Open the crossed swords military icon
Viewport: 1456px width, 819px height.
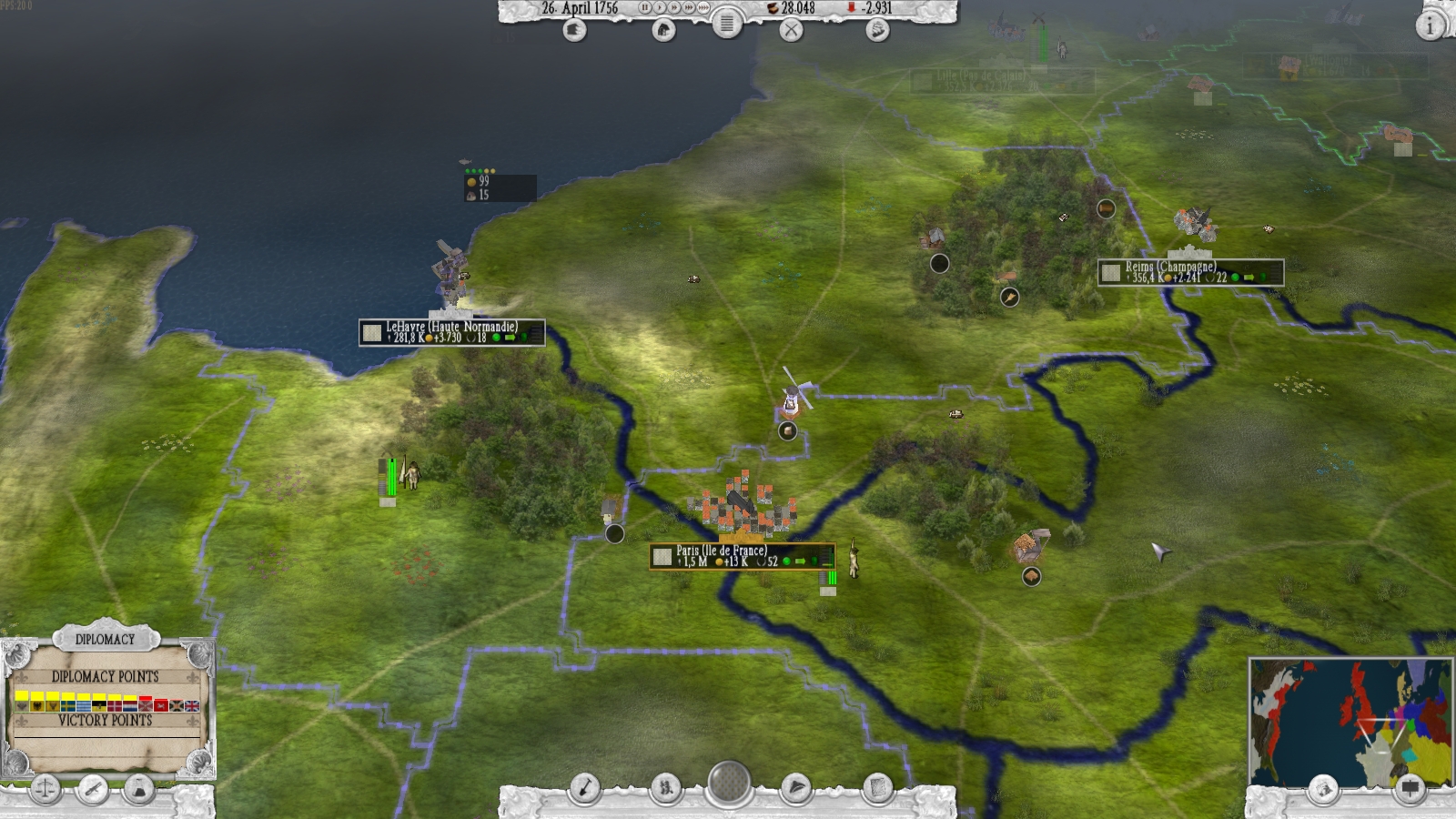(x=793, y=31)
